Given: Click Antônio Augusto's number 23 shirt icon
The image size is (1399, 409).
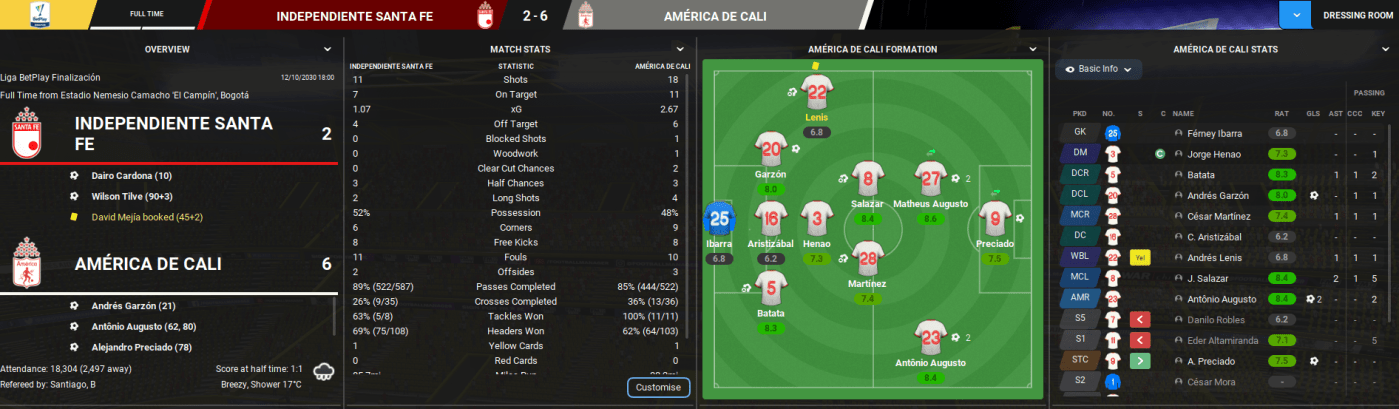Looking at the screenshot, I should [x=931, y=338].
